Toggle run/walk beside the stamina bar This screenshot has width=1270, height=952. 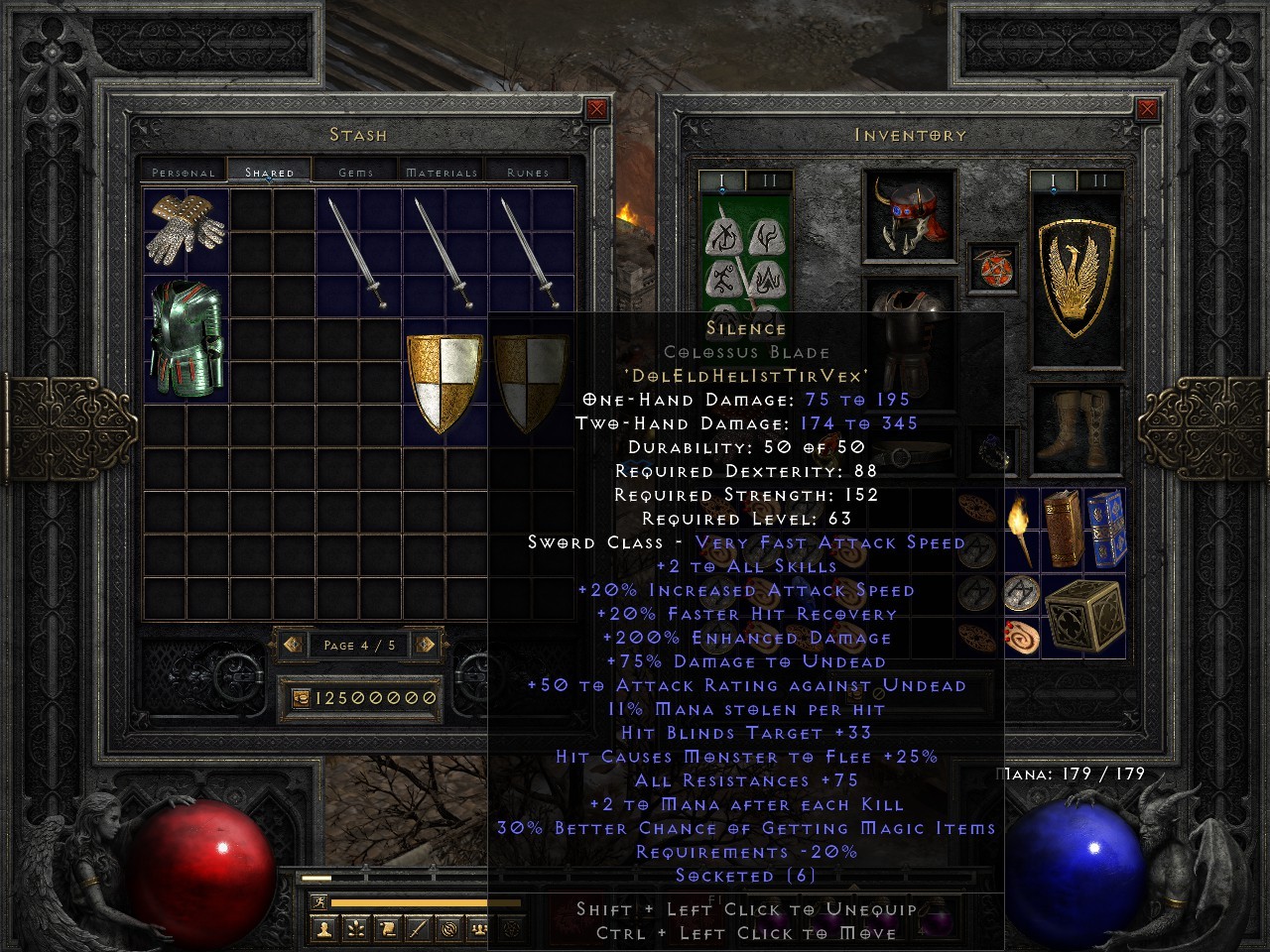319,900
